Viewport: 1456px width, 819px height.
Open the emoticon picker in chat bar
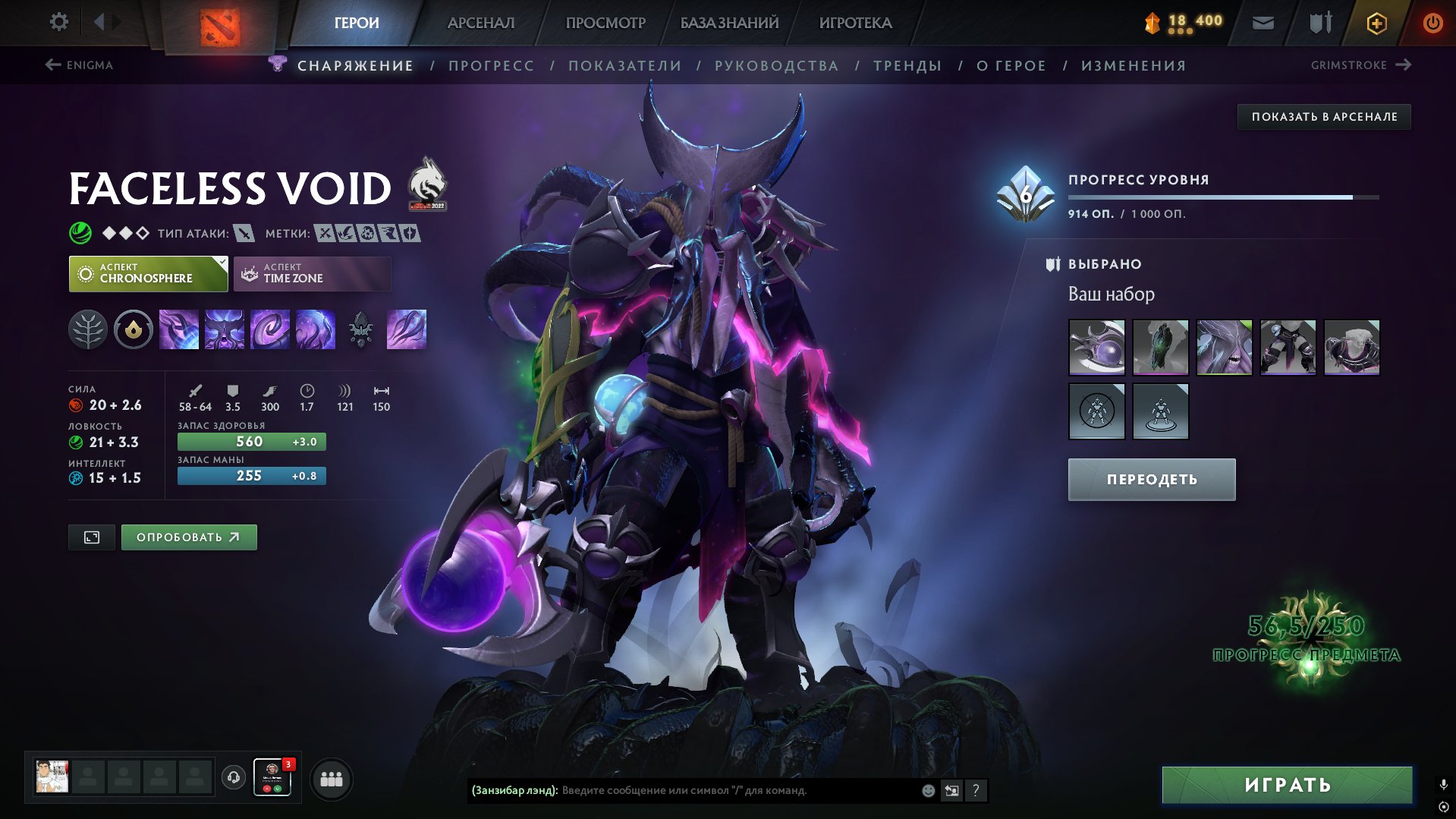click(927, 790)
